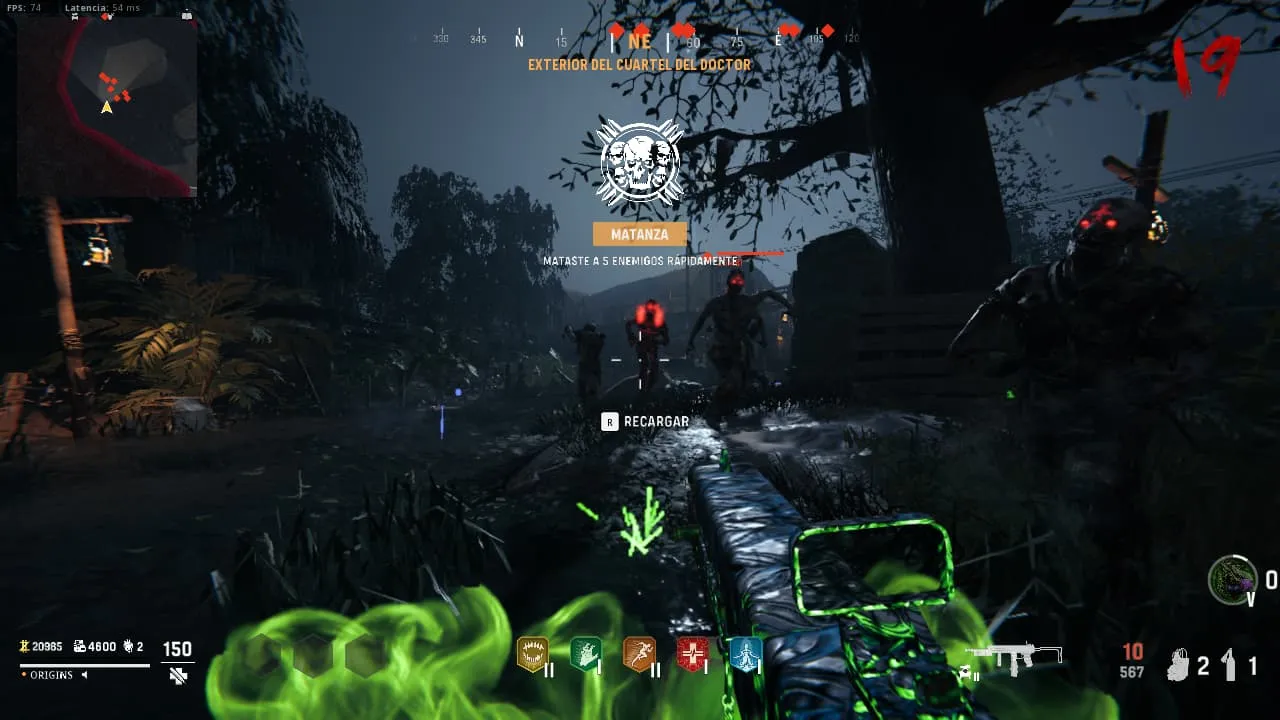Toggle the speaker icon beside ORIGINS
The height and width of the screenshot is (720, 1280).
(84, 675)
